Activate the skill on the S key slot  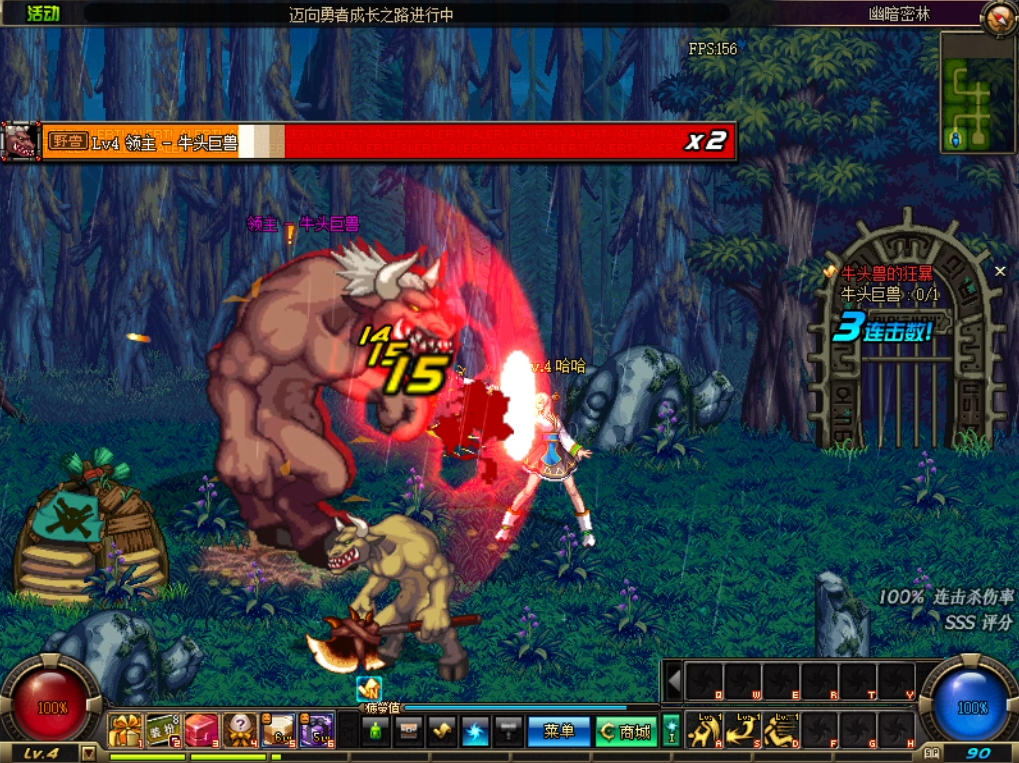(742, 729)
